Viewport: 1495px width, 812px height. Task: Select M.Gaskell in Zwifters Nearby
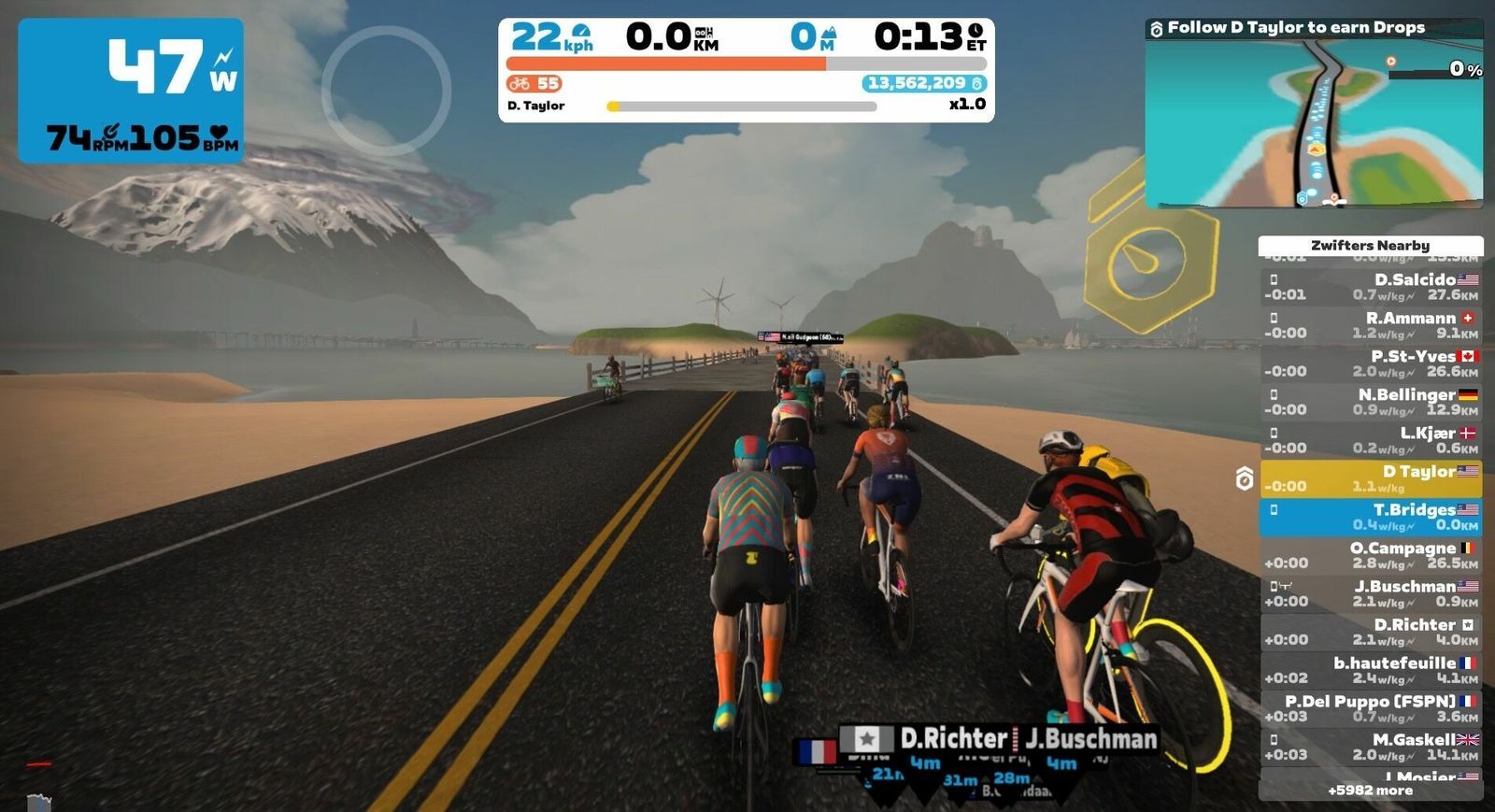(1370, 747)
